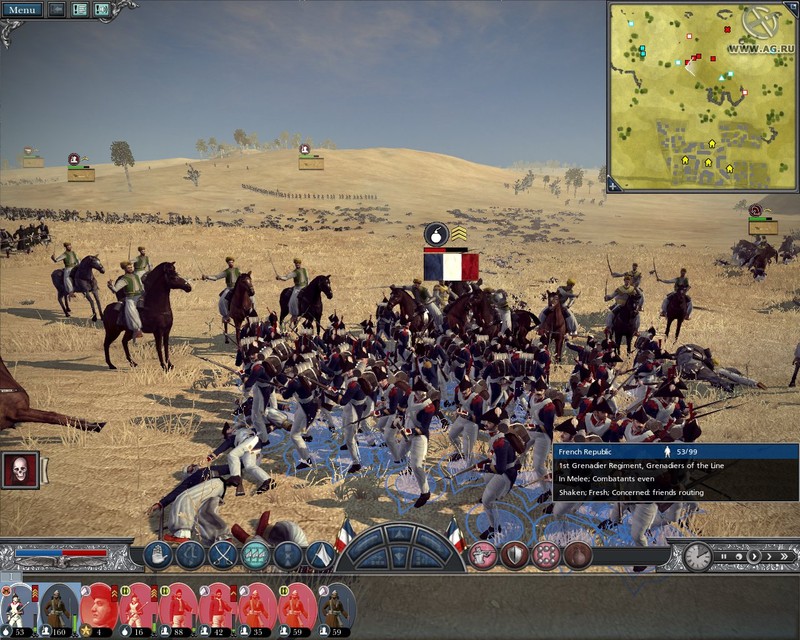Click the red skull icon
Screen dimensions: 800x640
click(x=19, y=470)
